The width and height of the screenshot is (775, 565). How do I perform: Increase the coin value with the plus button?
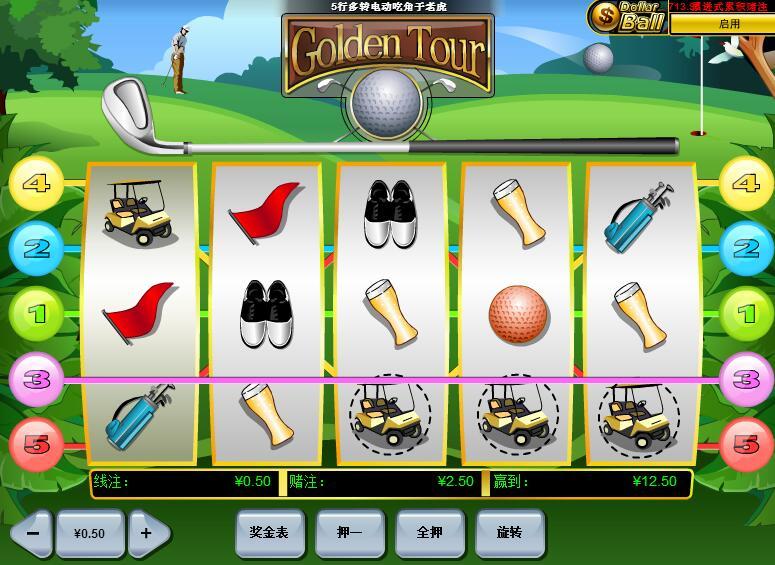[x=147, y=533]
